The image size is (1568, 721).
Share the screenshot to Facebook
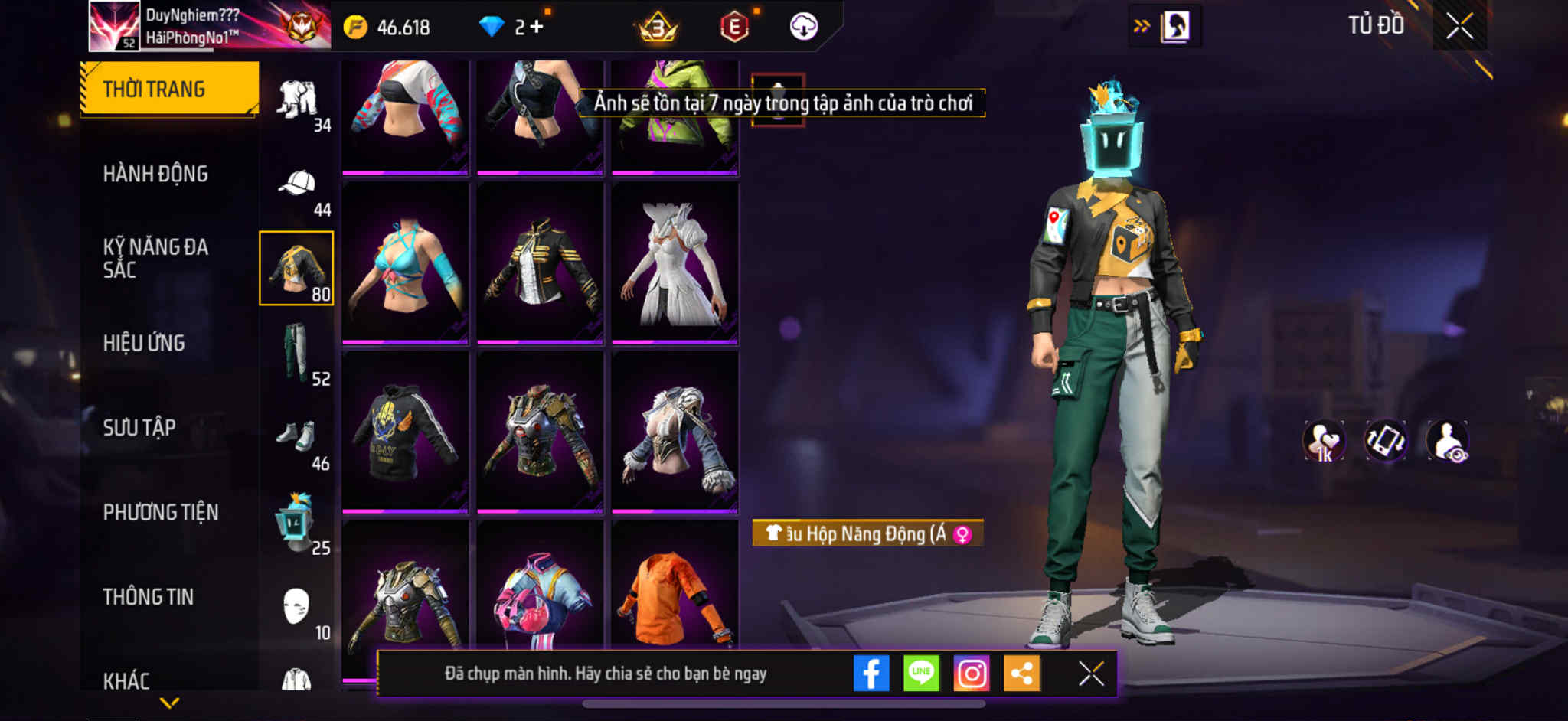pyautogui.click(x=871, y=674)
